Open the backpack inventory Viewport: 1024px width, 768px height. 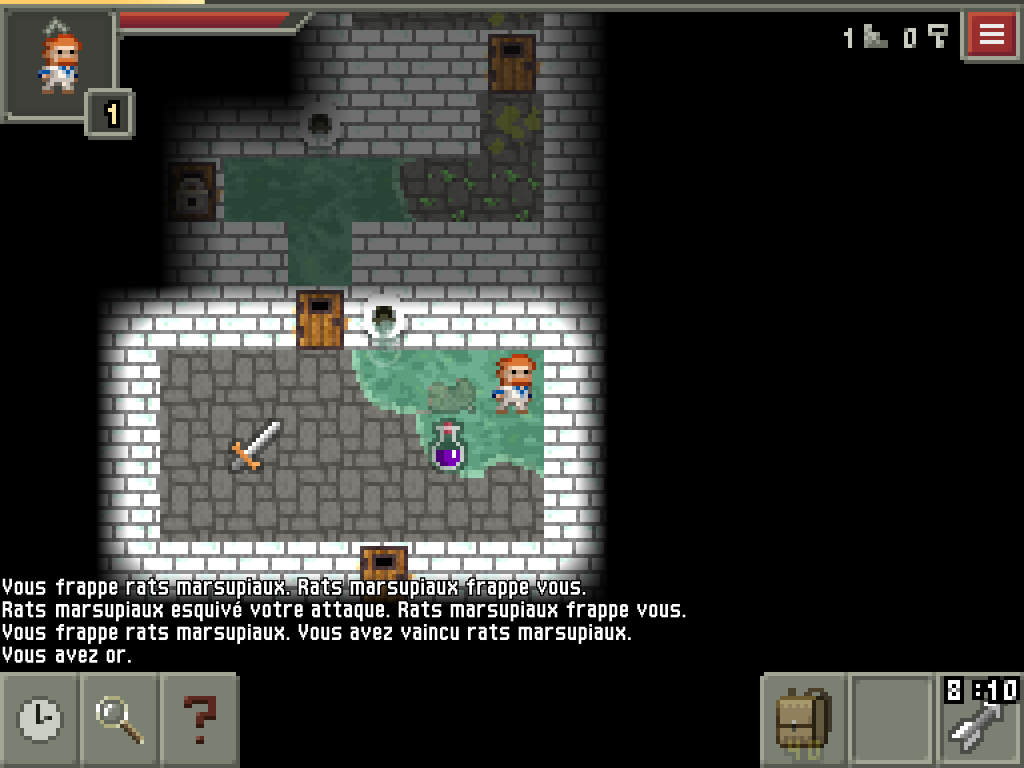click(803, 720)
